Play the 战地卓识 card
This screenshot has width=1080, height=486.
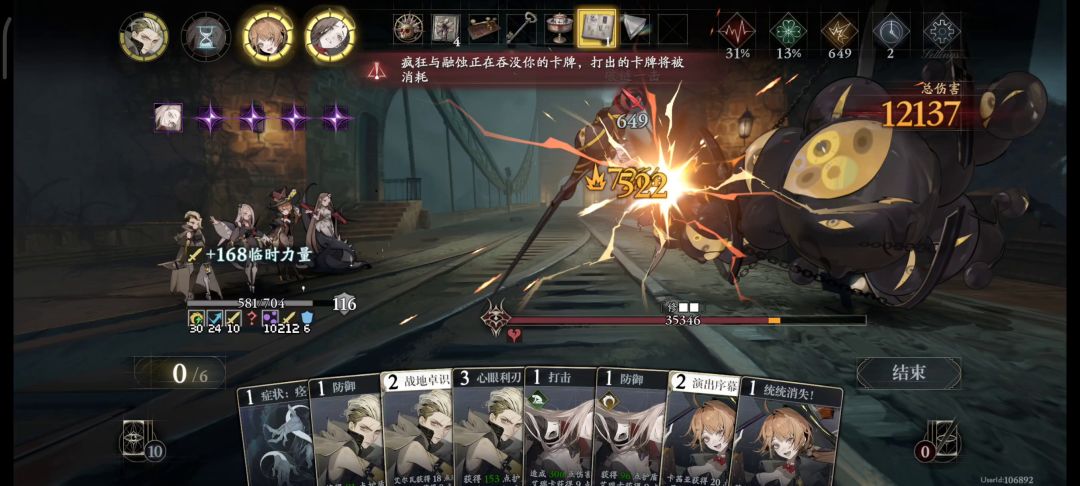coord(417,430)
